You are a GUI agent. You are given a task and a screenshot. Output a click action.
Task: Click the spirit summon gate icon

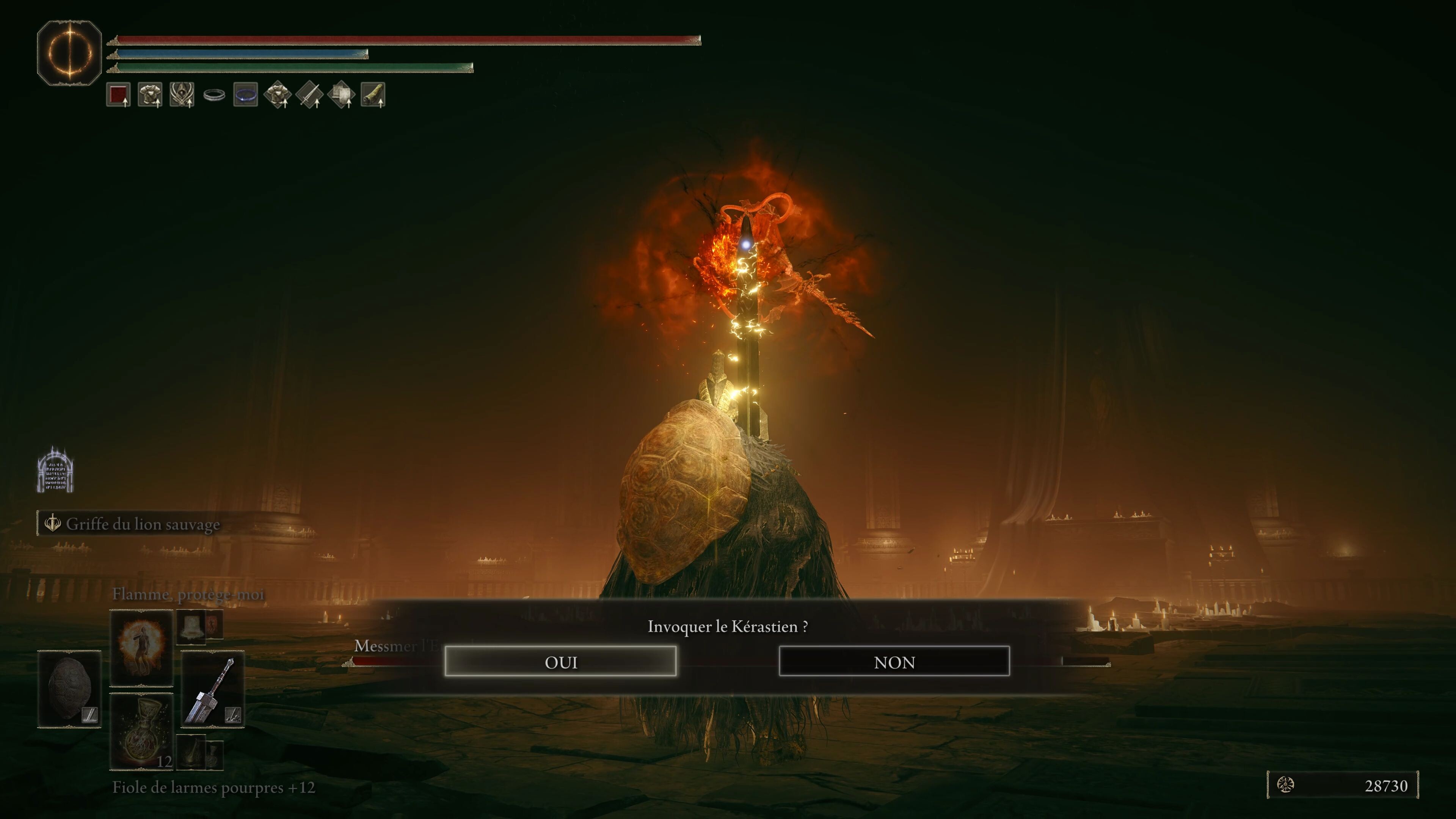(x=55, y=471)
